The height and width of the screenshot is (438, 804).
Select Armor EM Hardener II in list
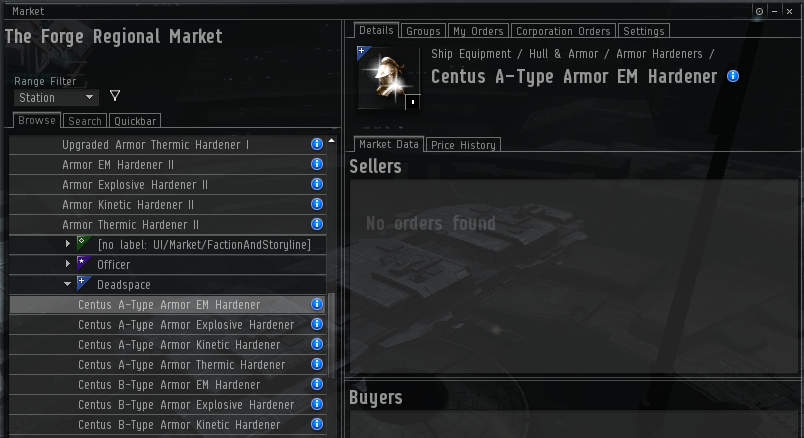118,165
